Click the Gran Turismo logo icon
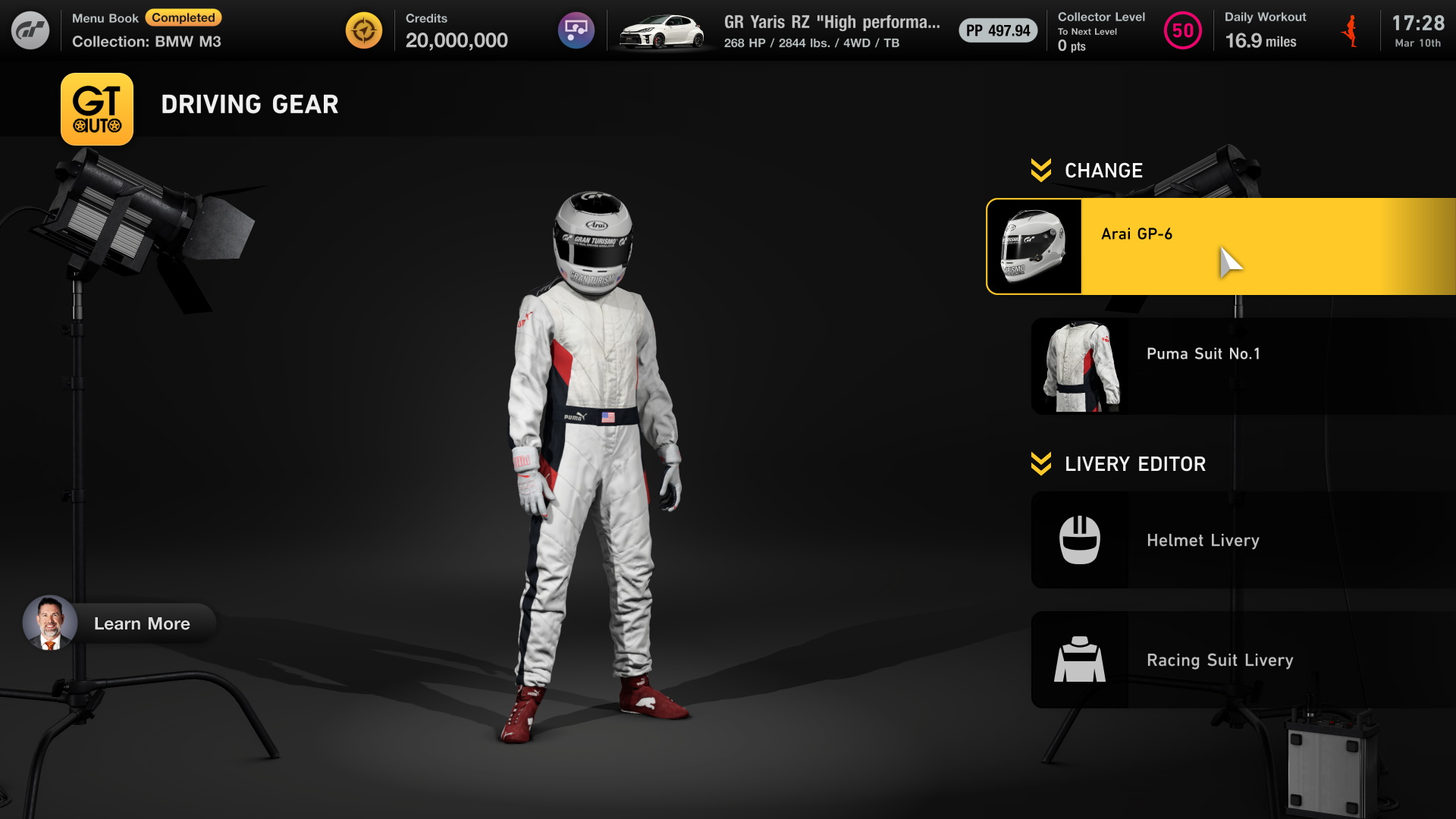Screen dimensions: 1456x819 (x=30, y=30)
